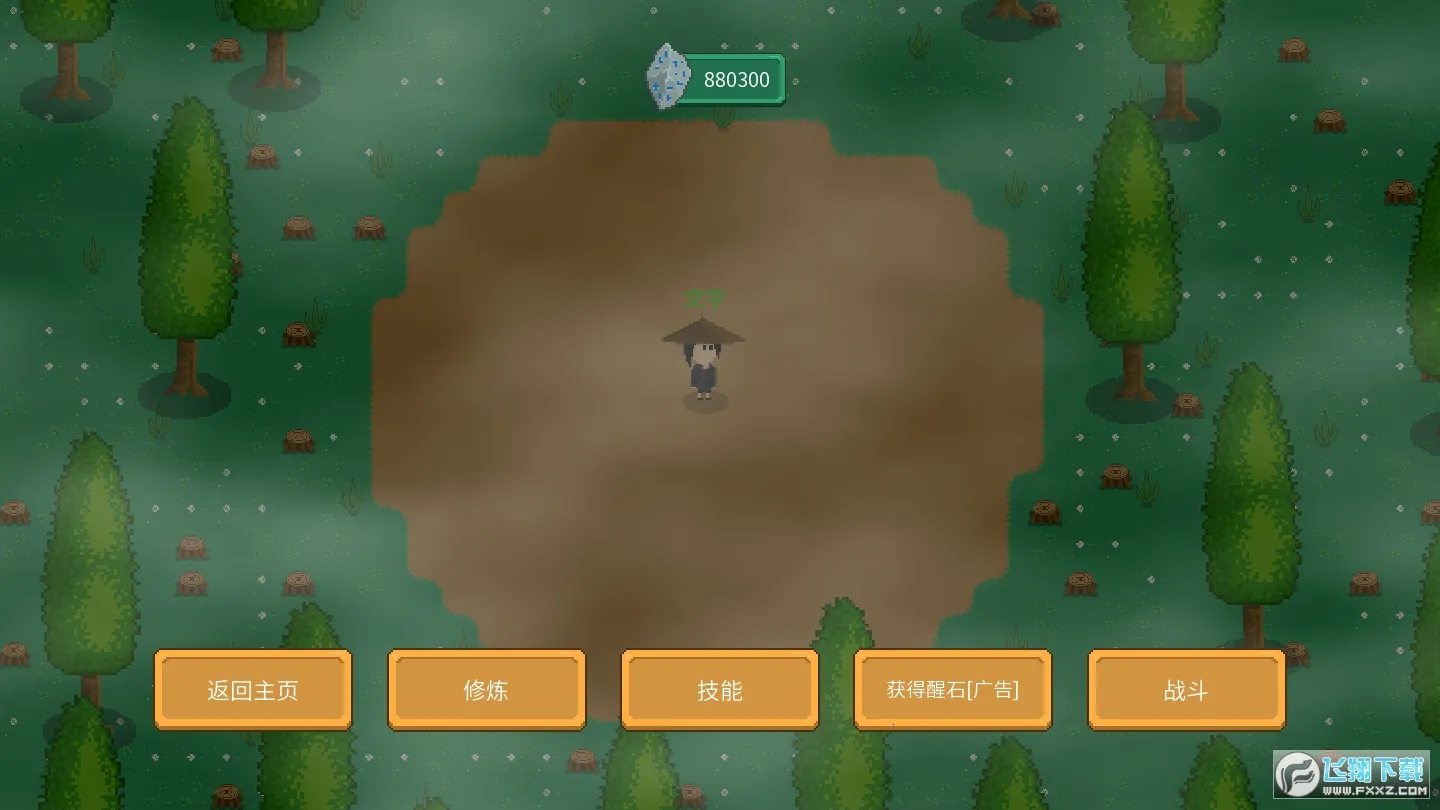Click the character's shadow on the ground
1440x810 pixels.
point(706,403)
